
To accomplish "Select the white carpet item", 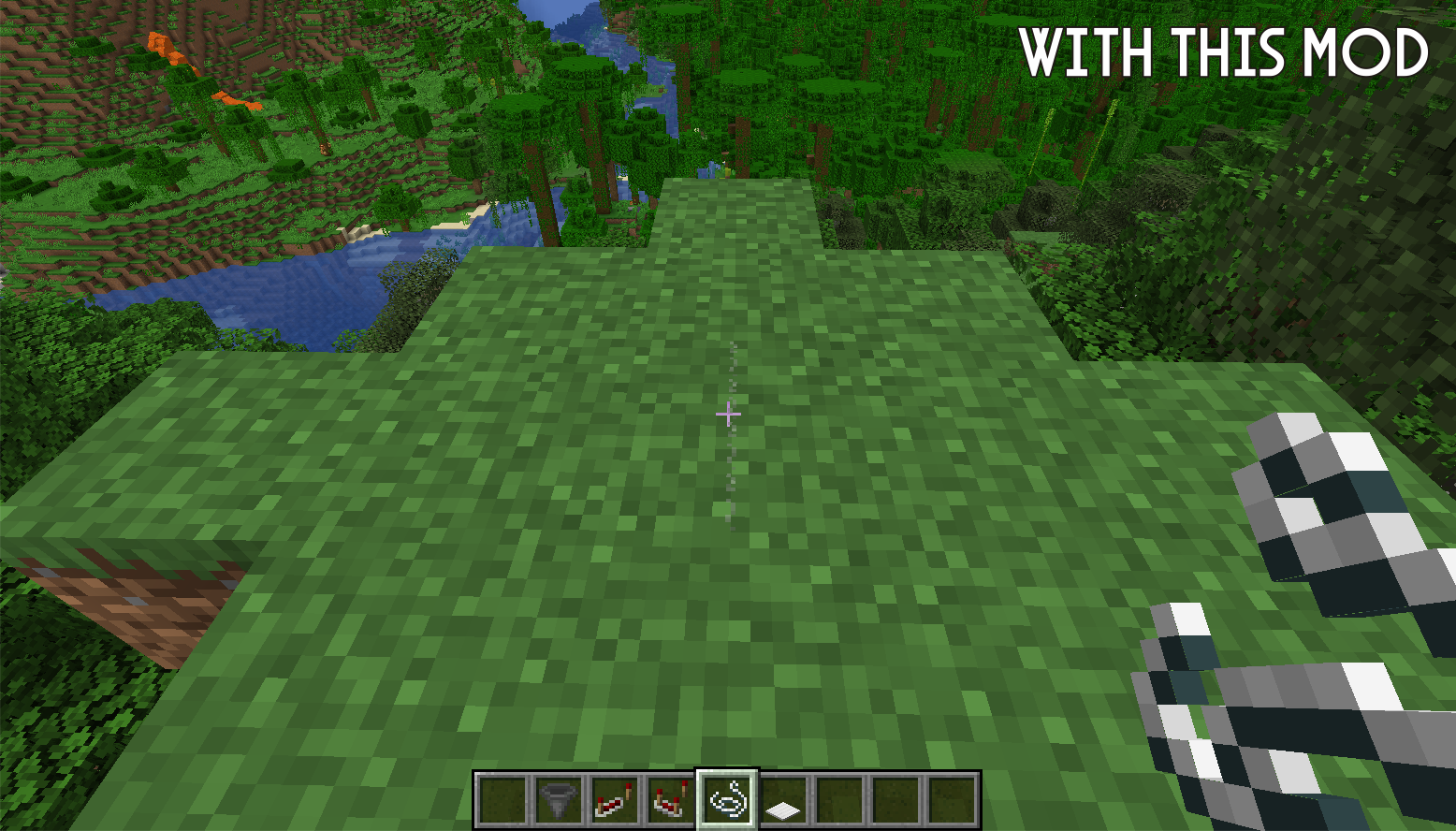I will coord(784,800).
